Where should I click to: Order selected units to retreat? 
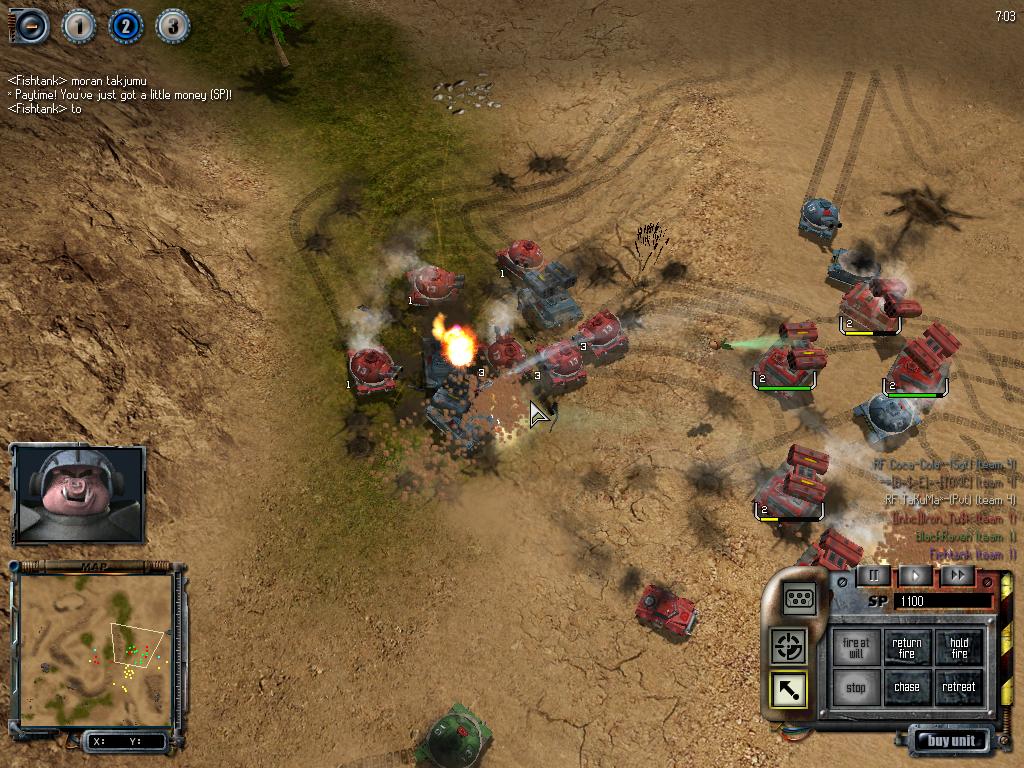point(959,688)
